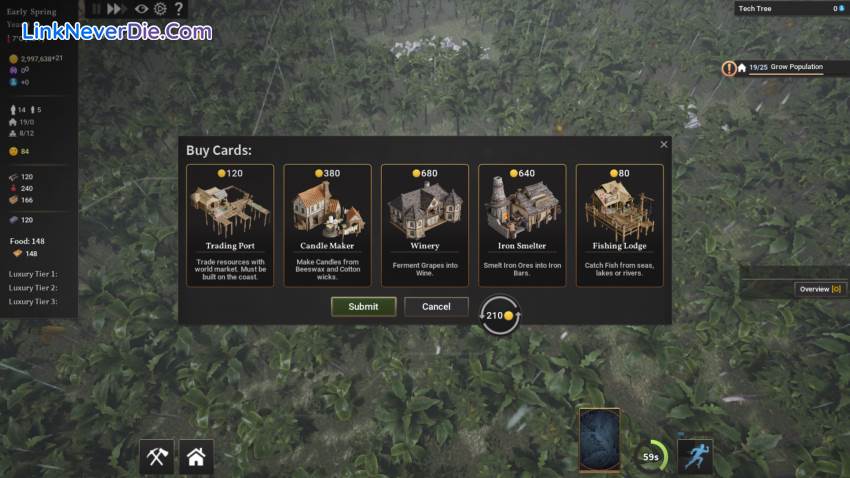Image resolution: width=850 pixels, height=478 pixels.
Task: Click the house icon button
Action: coord(196,457)
